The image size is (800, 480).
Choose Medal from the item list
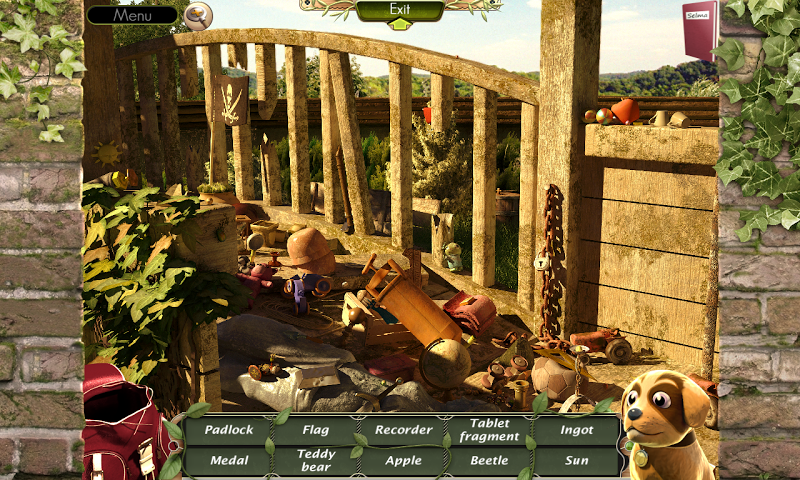click(x=229, y=461)
